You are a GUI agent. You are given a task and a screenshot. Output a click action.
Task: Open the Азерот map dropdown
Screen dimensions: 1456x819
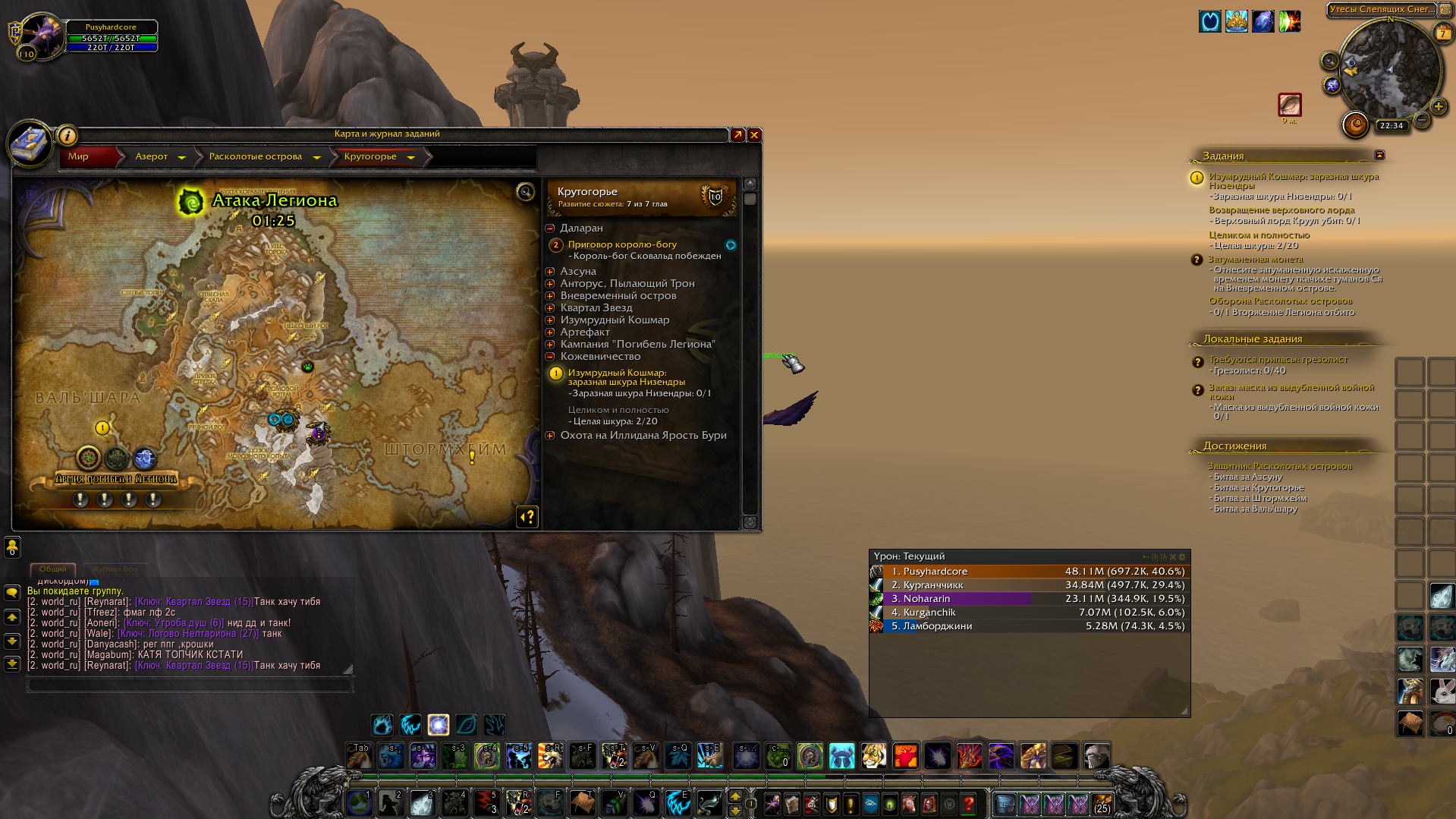point(181,157)
